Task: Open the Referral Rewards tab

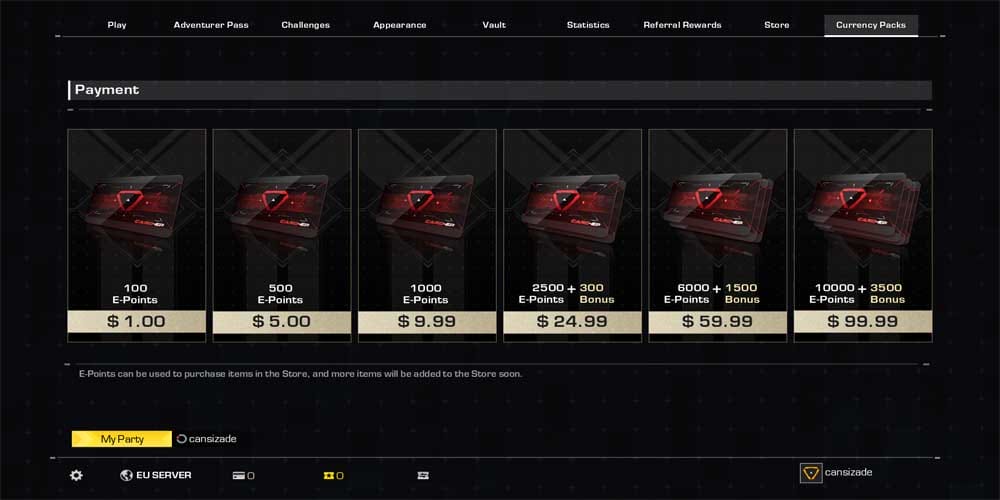Action: (x=682, y=25)
